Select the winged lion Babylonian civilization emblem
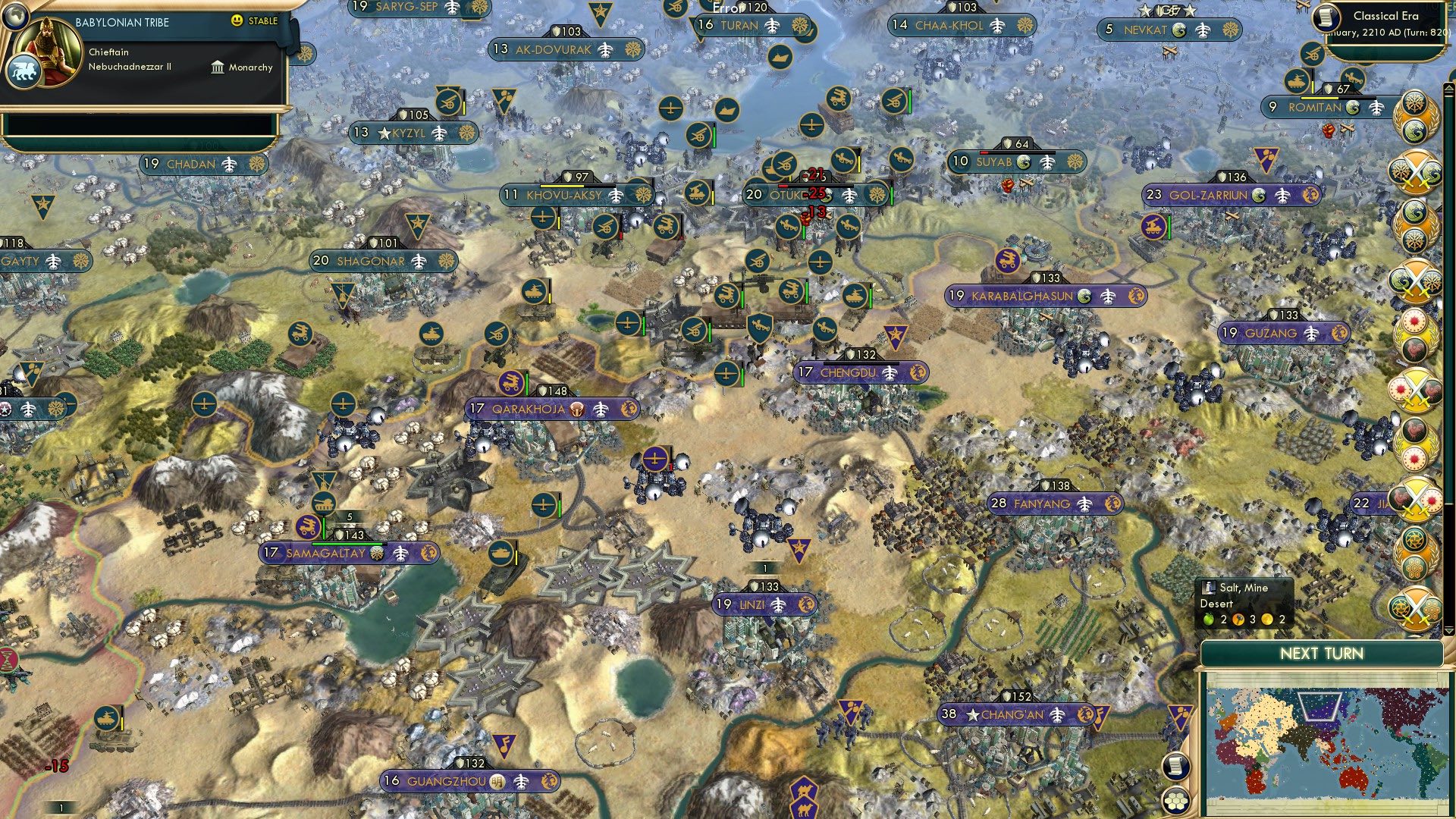1456x819 pixels. (25, 70)
